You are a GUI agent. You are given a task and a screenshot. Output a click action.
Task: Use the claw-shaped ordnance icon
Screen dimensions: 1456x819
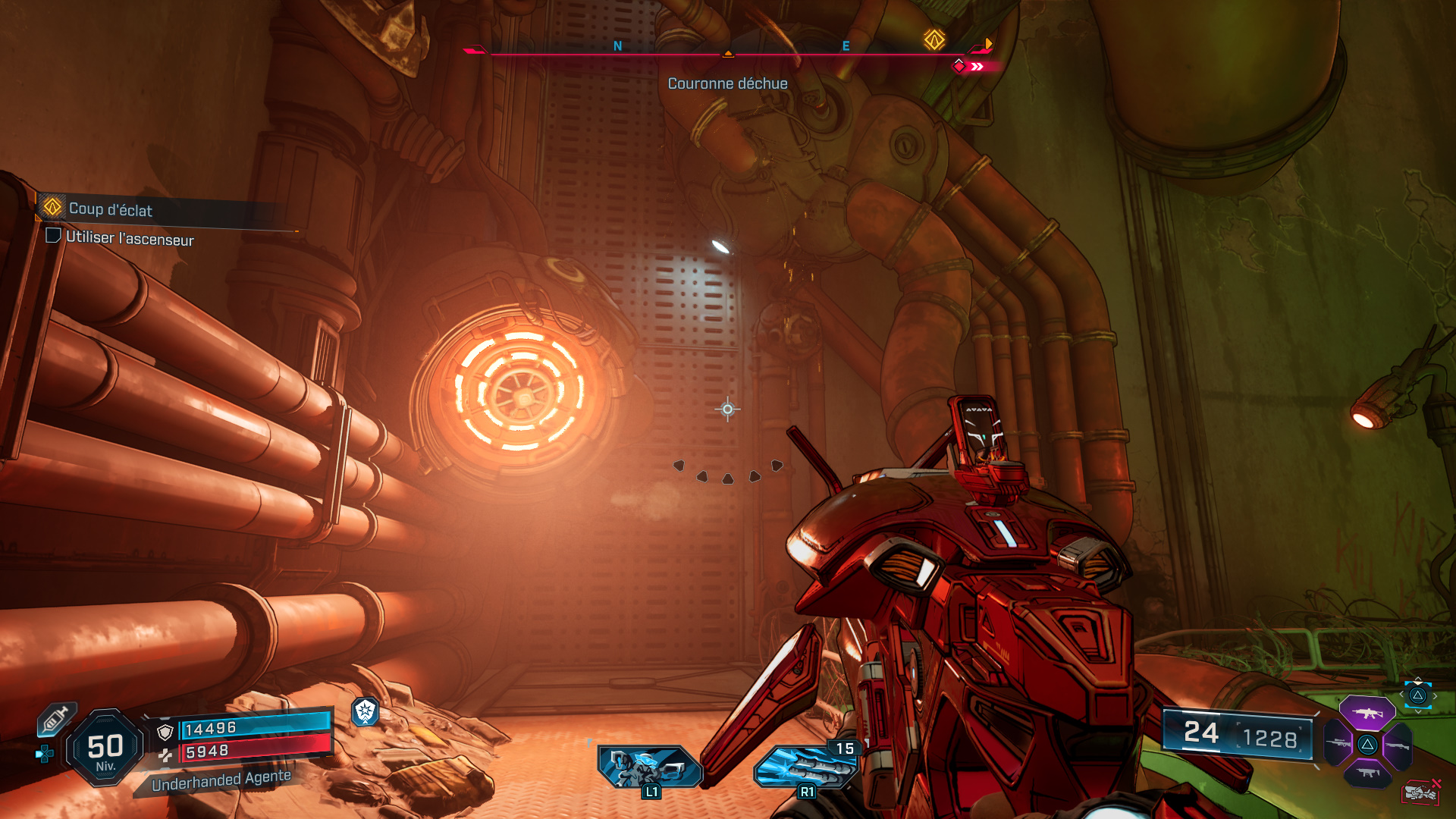804,766
